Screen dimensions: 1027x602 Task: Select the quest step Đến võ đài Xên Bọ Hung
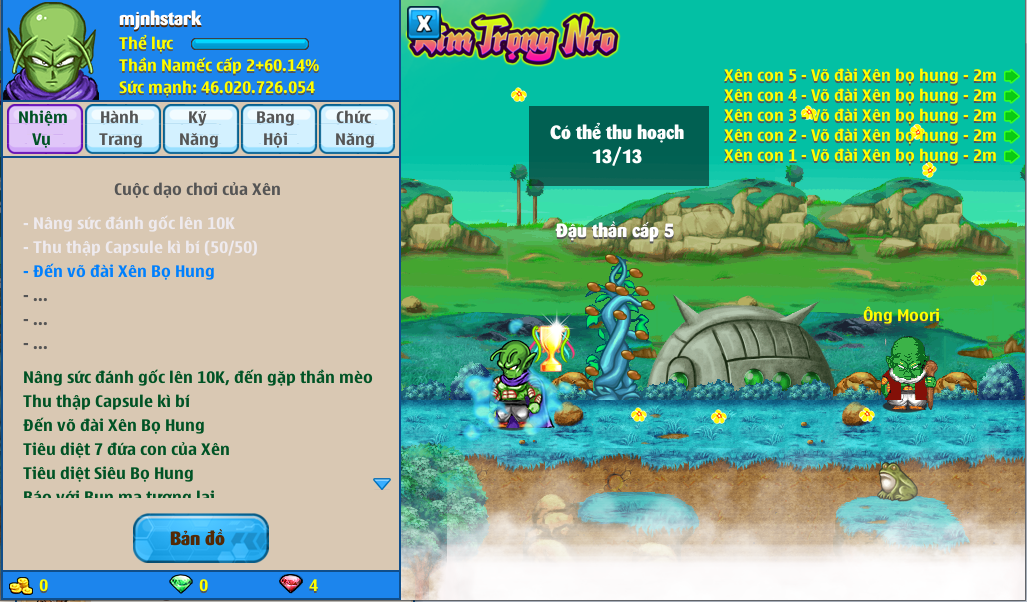(x=118, y=271)
